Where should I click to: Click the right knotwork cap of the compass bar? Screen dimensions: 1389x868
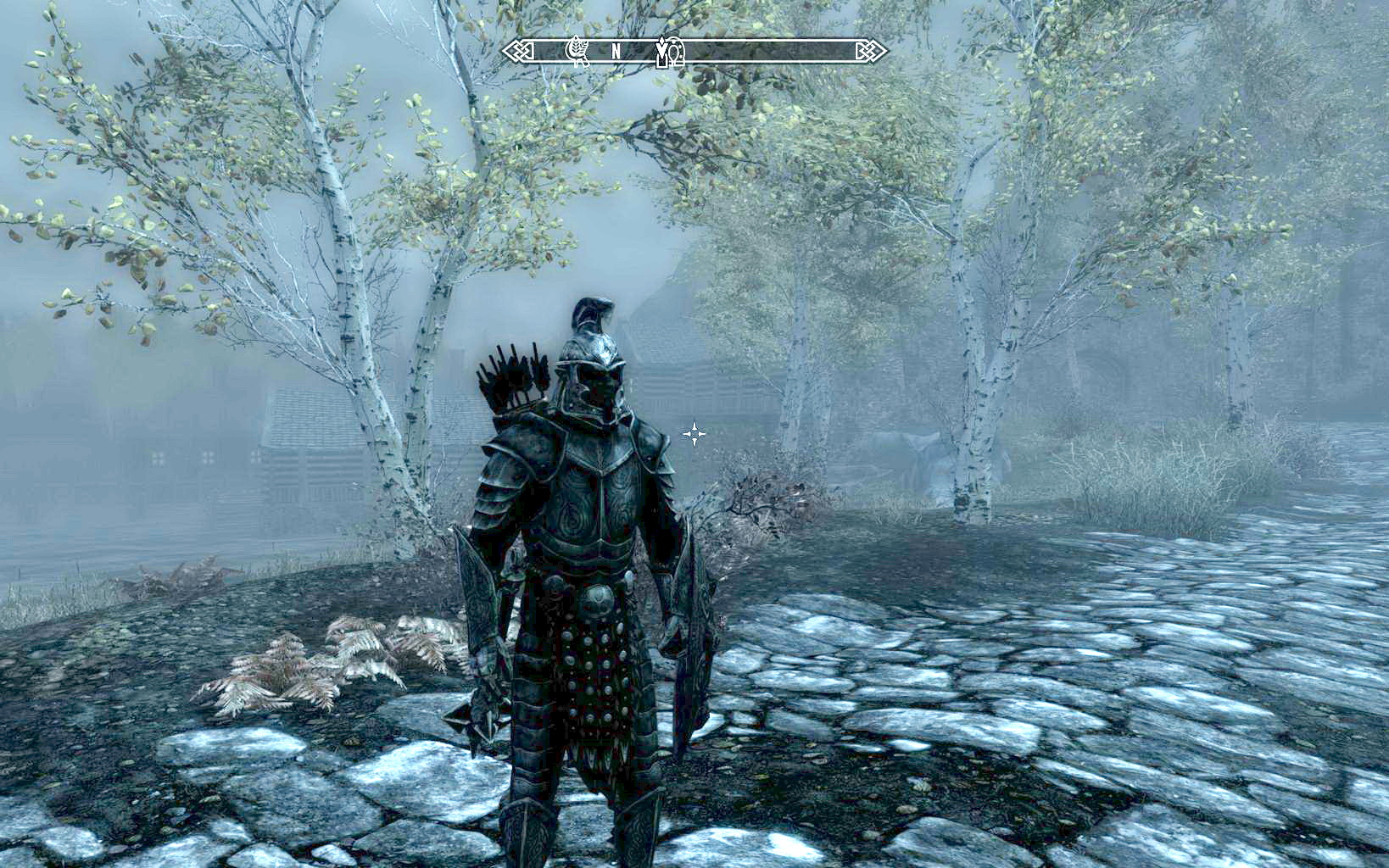pyautogui.click(x=871, y=53)
